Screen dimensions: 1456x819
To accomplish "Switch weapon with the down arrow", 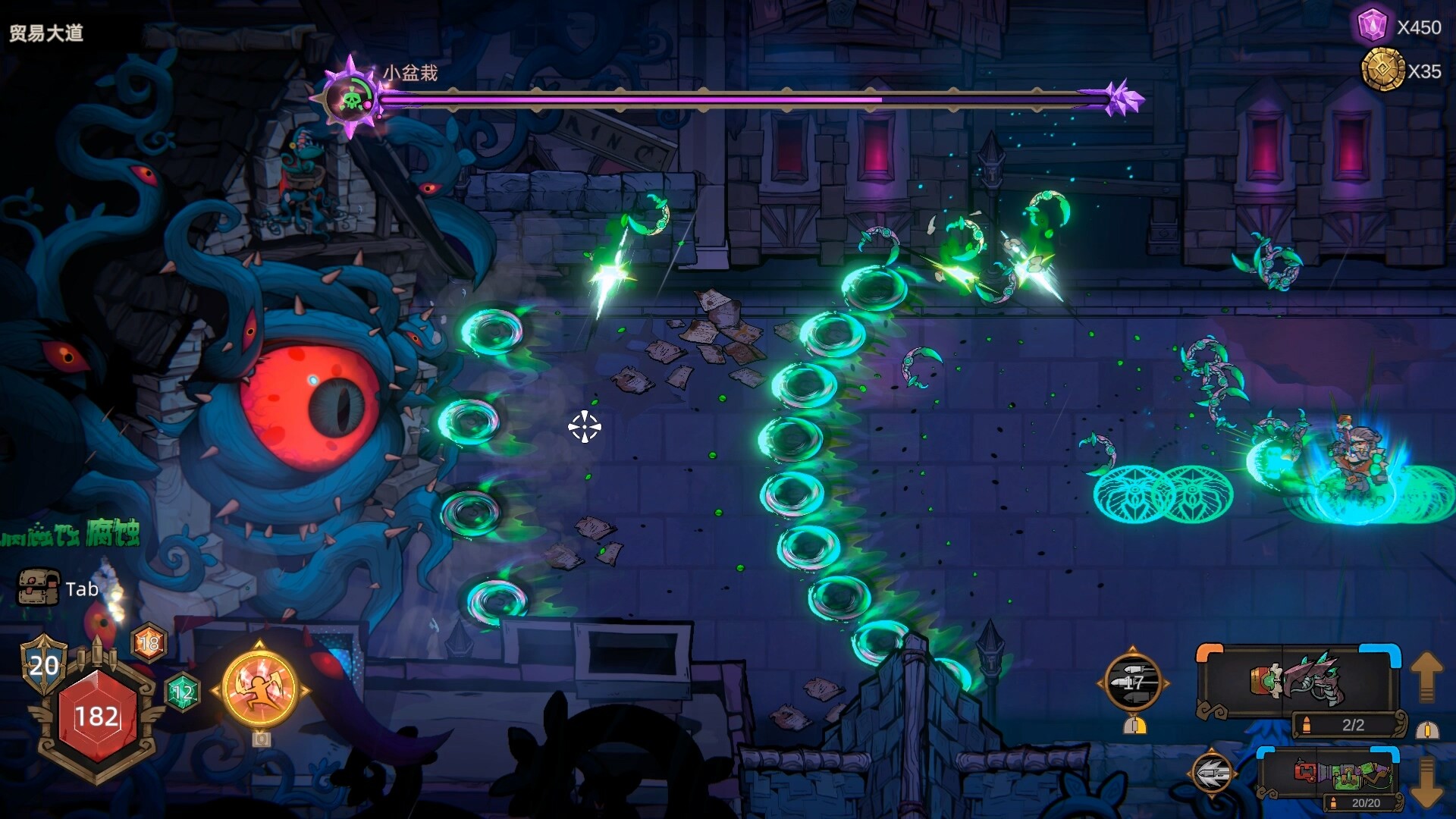I will pos(1426,781).
